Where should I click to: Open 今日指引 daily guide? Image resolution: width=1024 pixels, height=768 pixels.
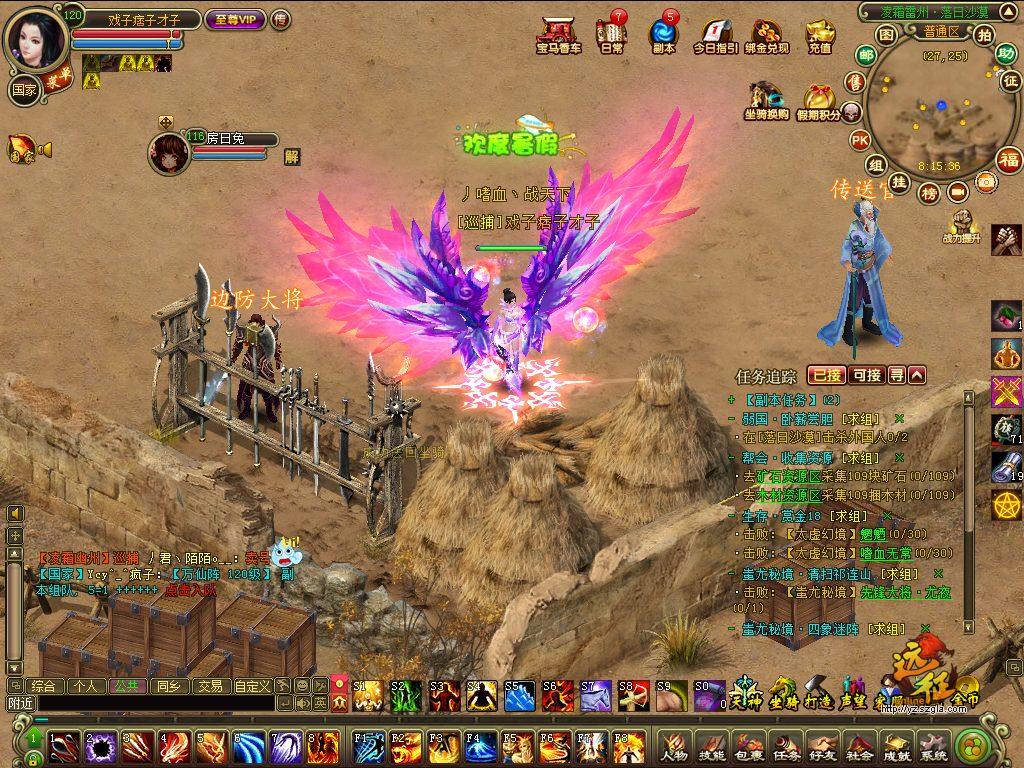tap(715, 34)
